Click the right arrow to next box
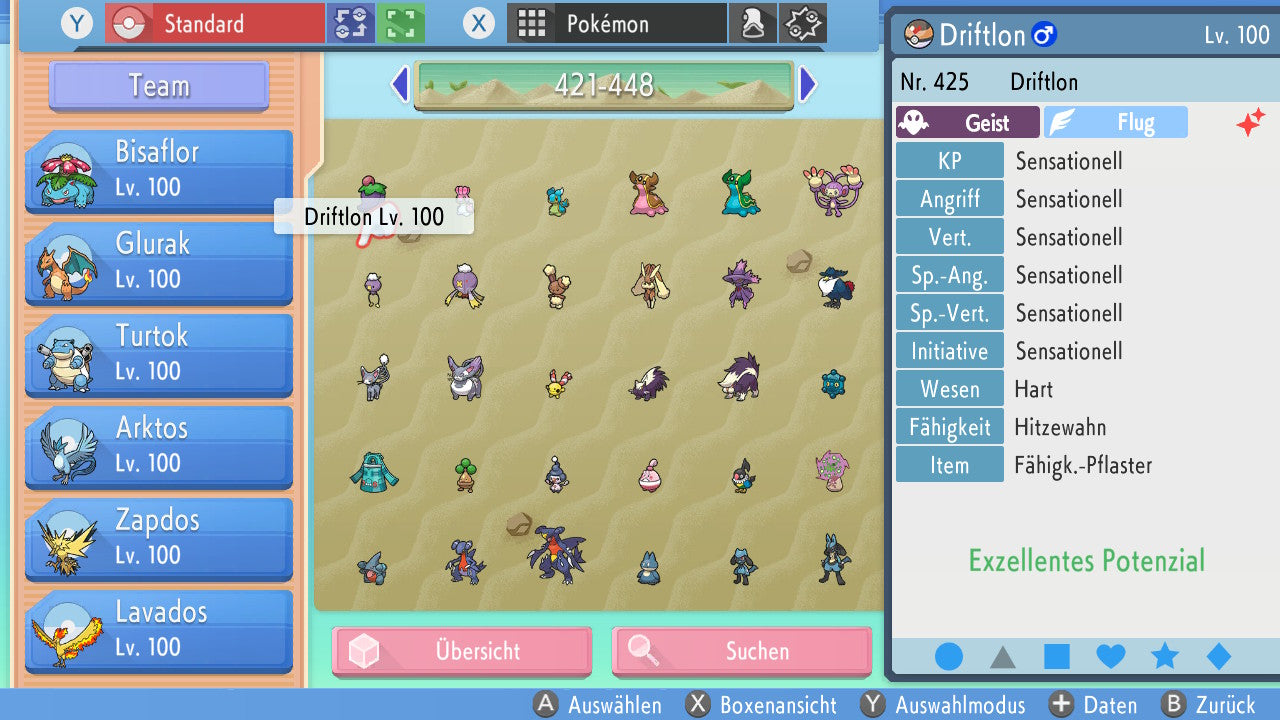This screenshot has width=1280, height=720. coord(808,85)
